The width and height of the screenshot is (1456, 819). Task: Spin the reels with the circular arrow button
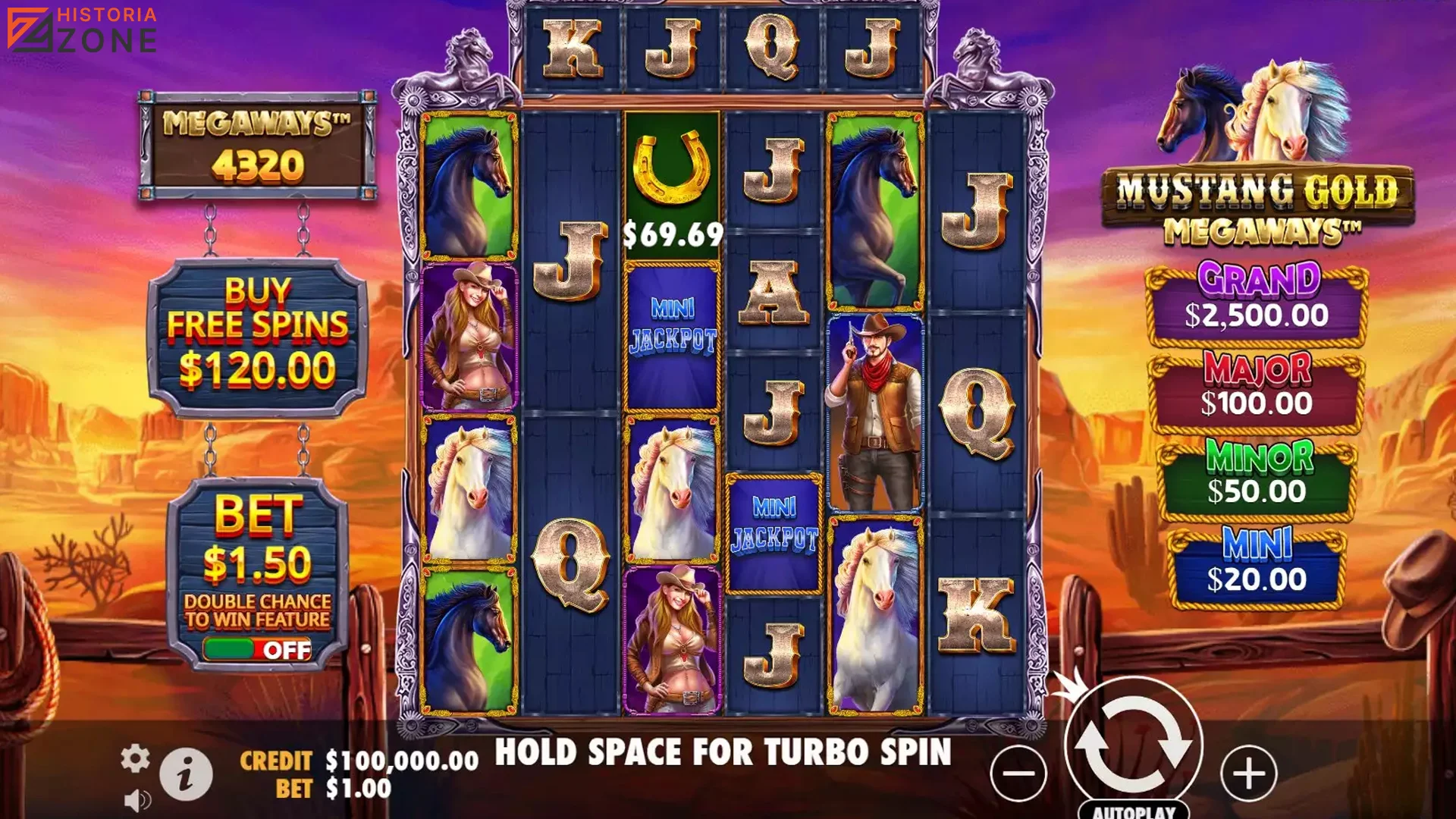(x=1133, y=742)
